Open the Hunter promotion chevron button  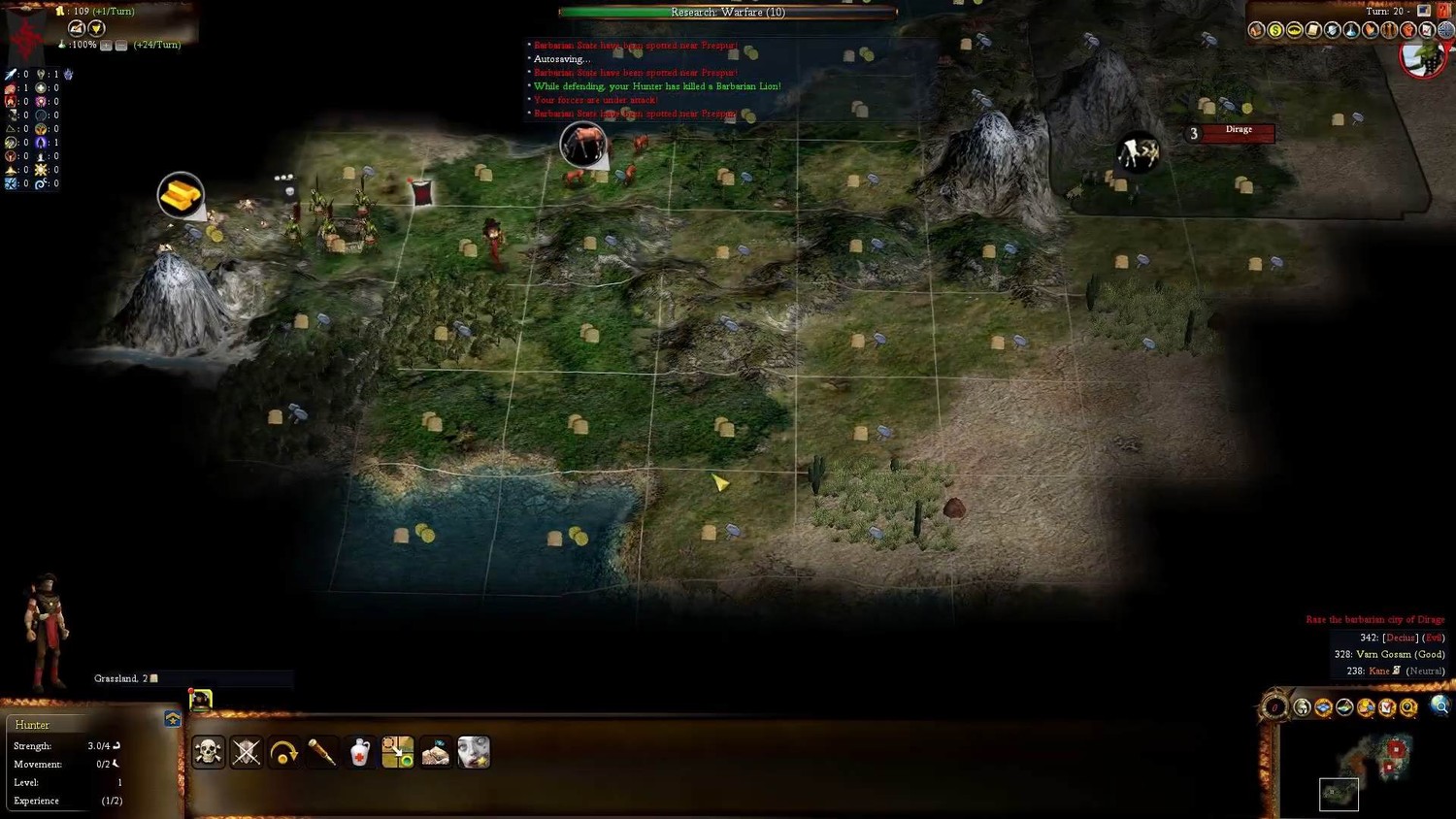tap(173, 719)
